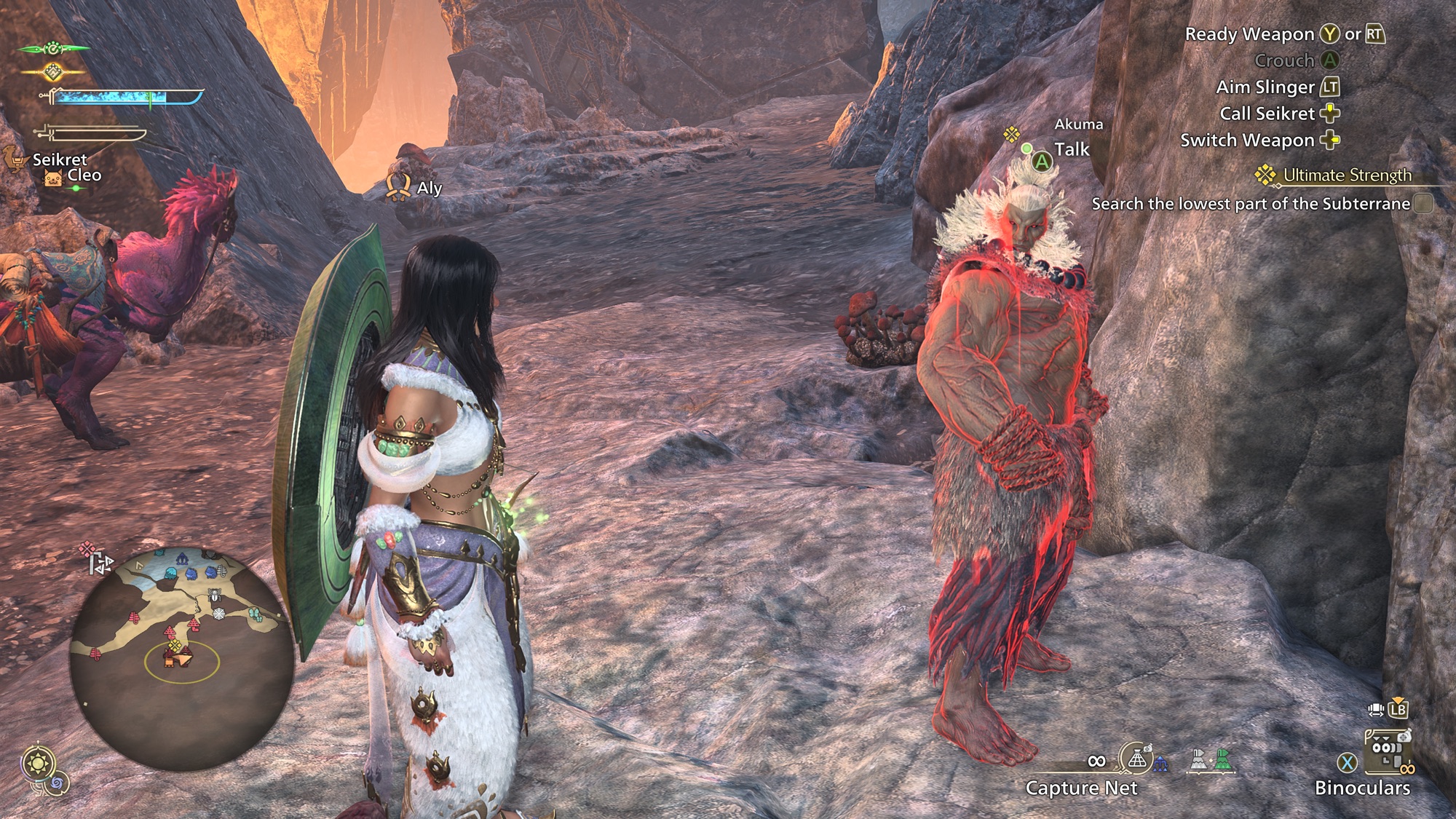Image resolution: width=1456 pixels, height=819 pixels.
Task: Select the teal butterfly minimap marker
Action: [255, 615]
